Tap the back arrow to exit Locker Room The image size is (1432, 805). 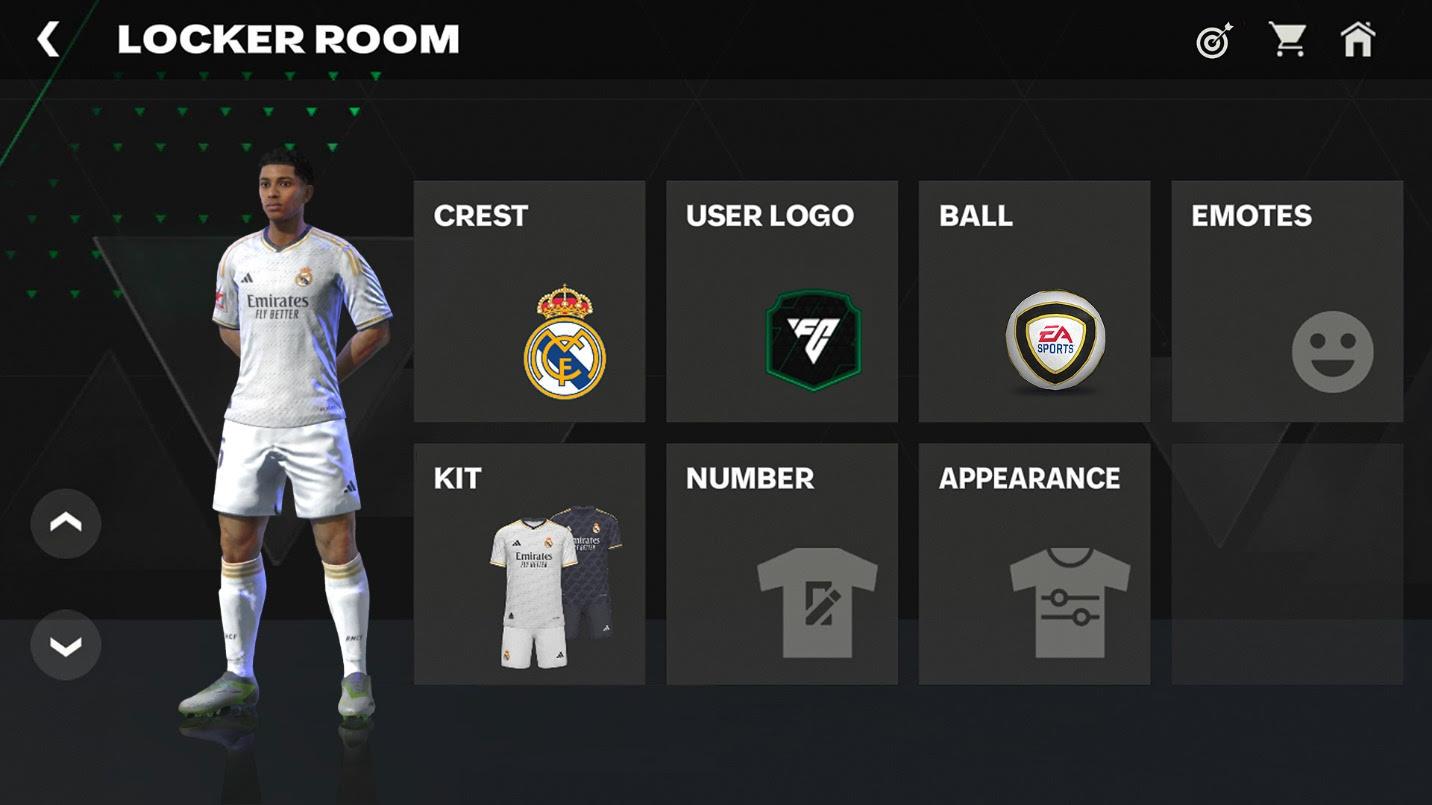(48, 39)
